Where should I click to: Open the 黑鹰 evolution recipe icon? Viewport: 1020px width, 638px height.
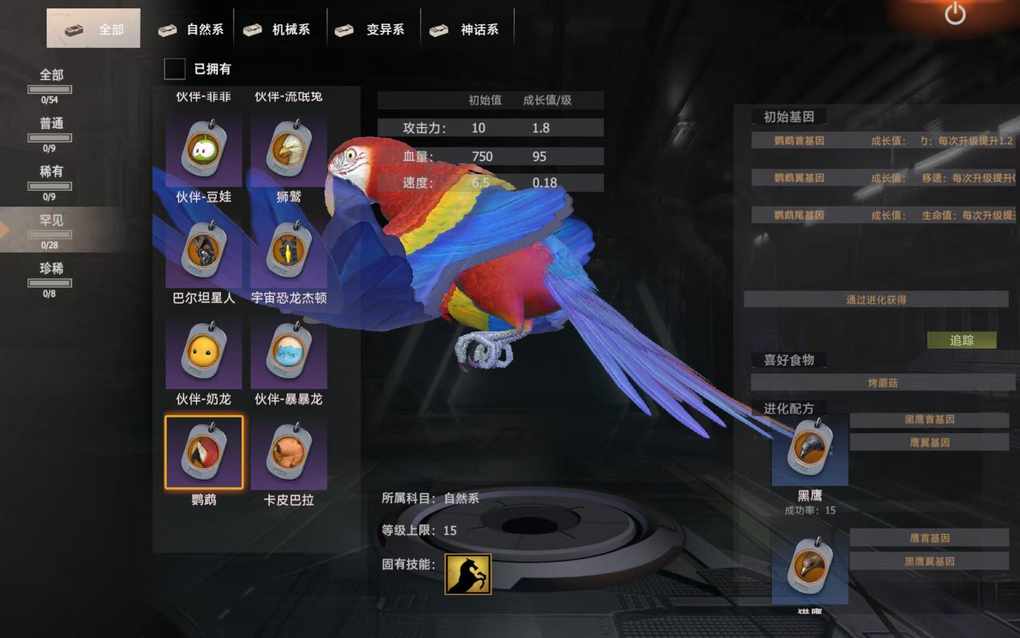[x=809, y=450]
